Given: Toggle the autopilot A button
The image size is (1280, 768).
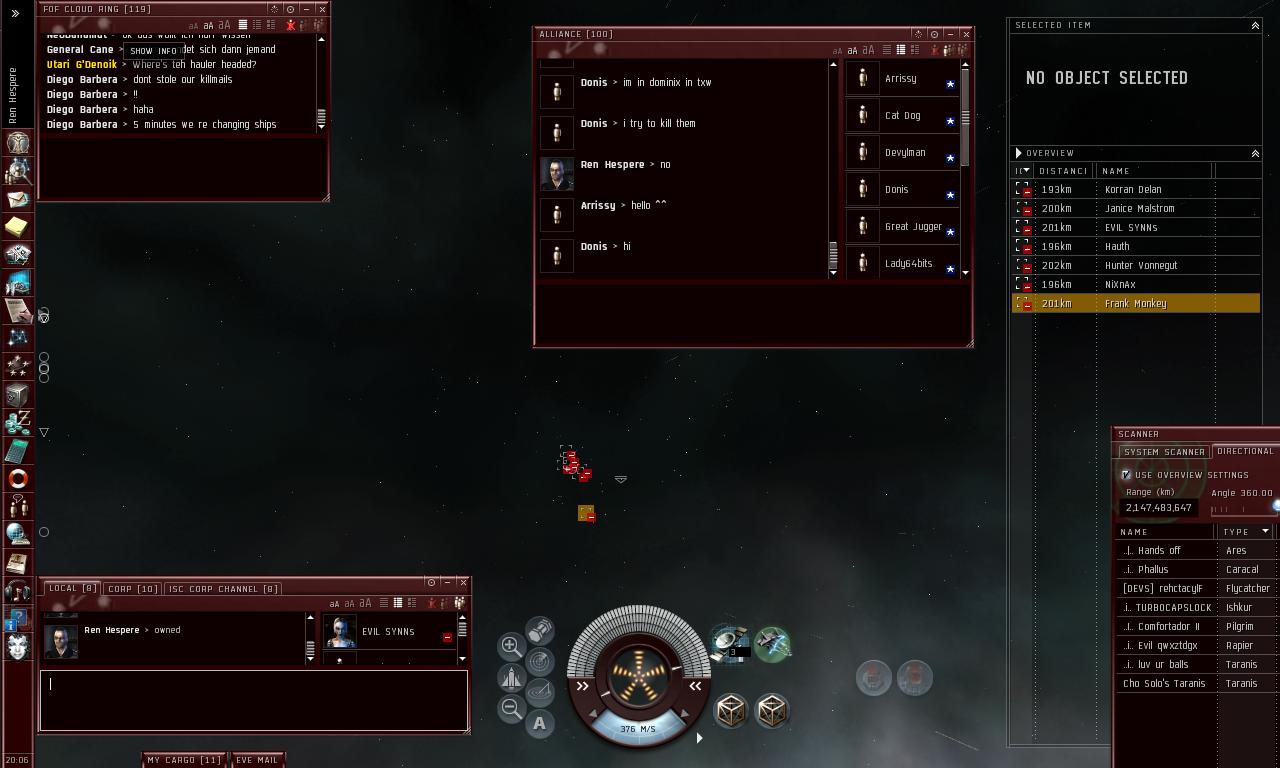Looking at the screenshot, I should 539,723.
